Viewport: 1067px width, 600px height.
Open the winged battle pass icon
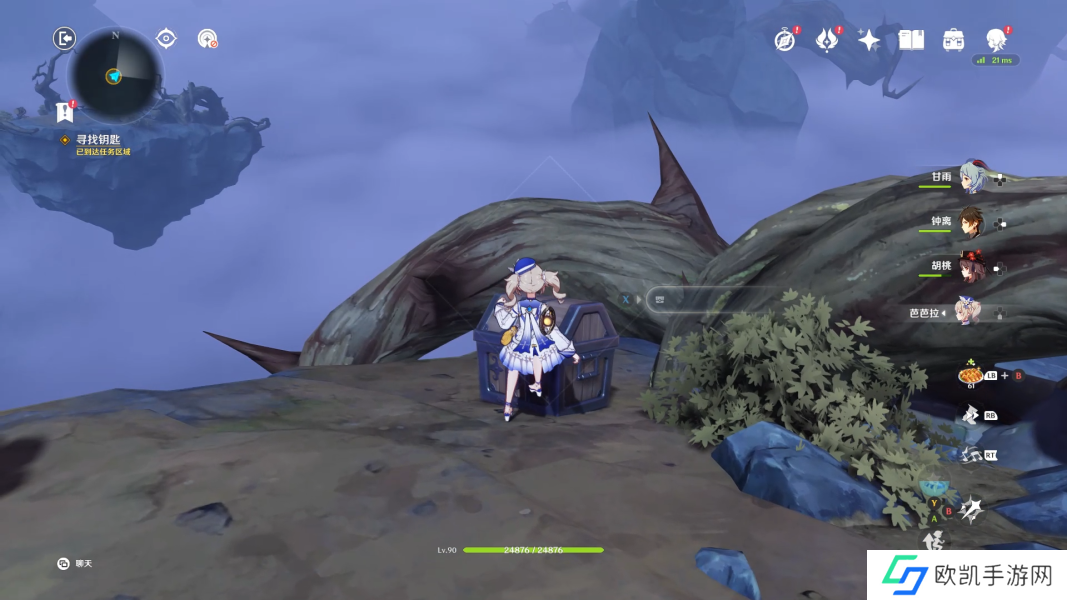(827, 40)
